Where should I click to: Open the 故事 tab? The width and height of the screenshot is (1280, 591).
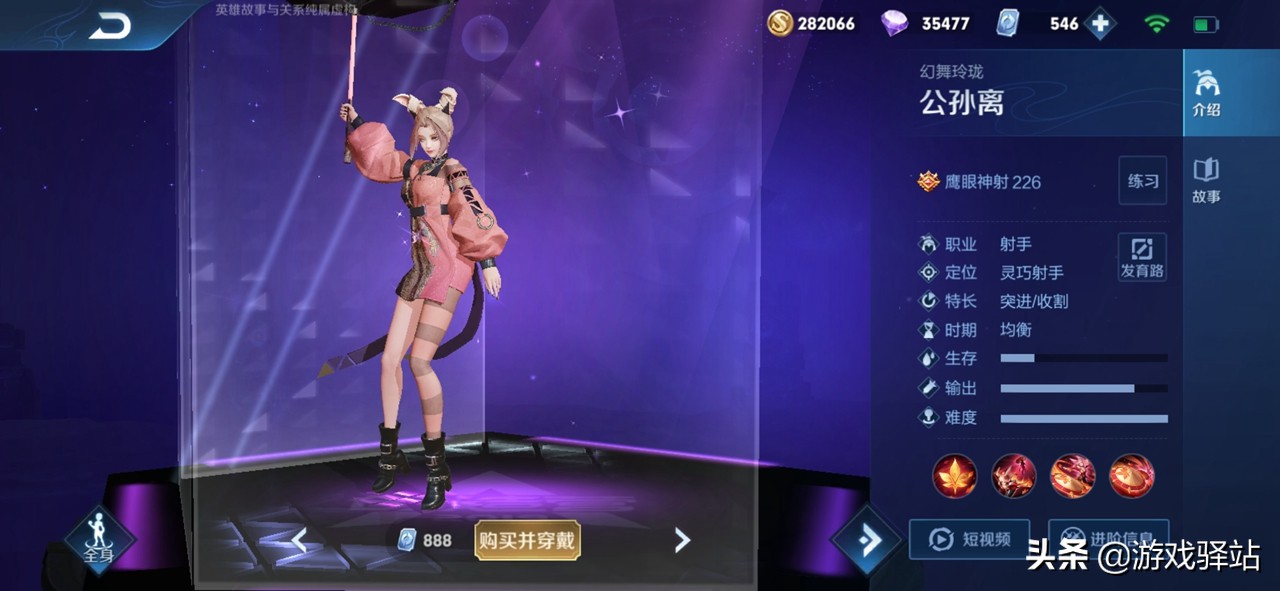point(1206,180)
